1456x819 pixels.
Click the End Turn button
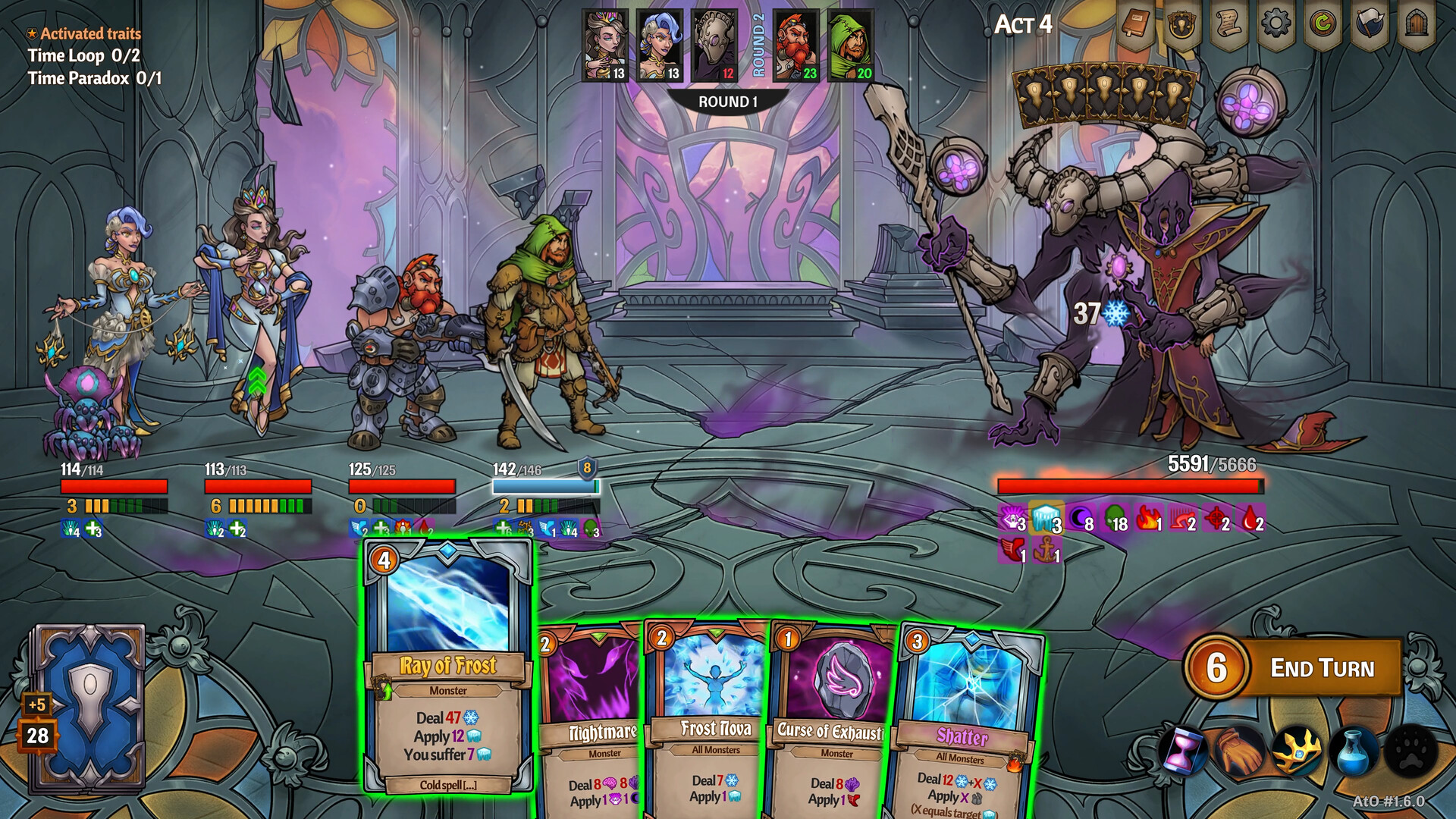1321,668
